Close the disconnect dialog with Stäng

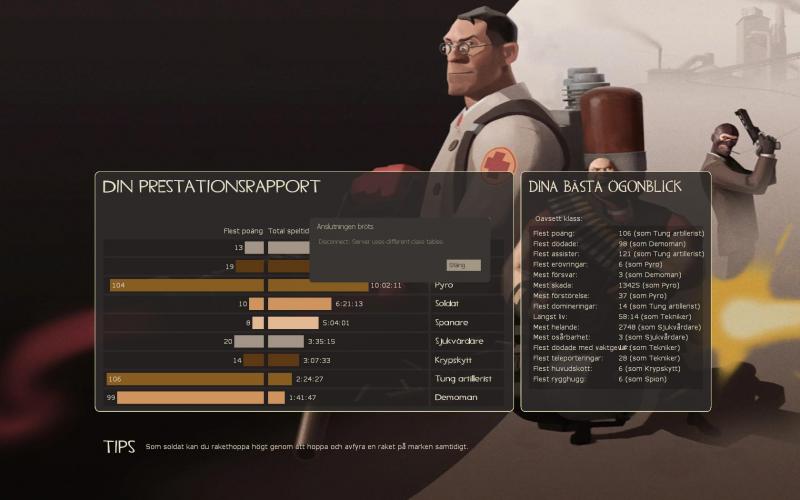tap(463, 265)
